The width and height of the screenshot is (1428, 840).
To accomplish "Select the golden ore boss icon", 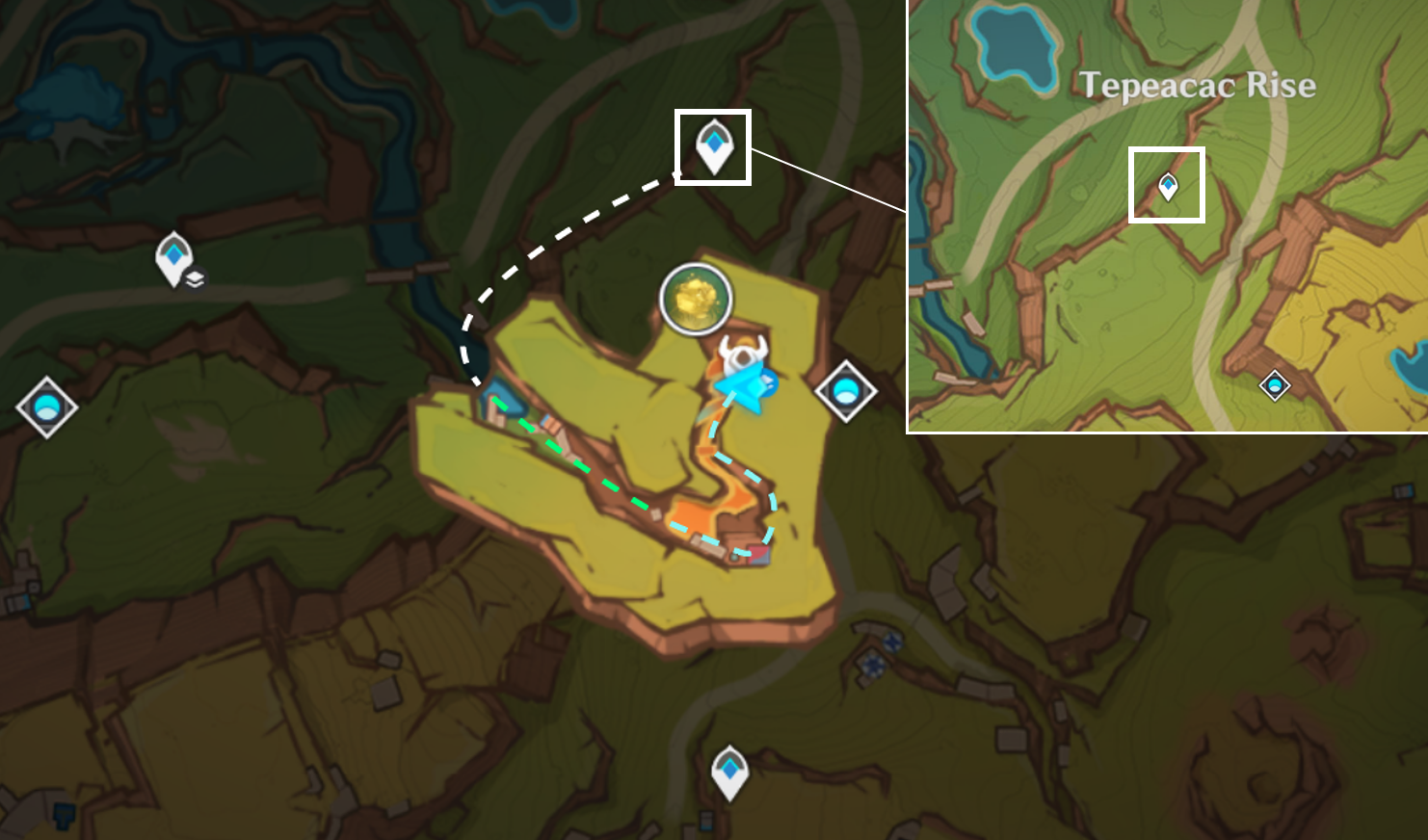I will pos(695,300).
